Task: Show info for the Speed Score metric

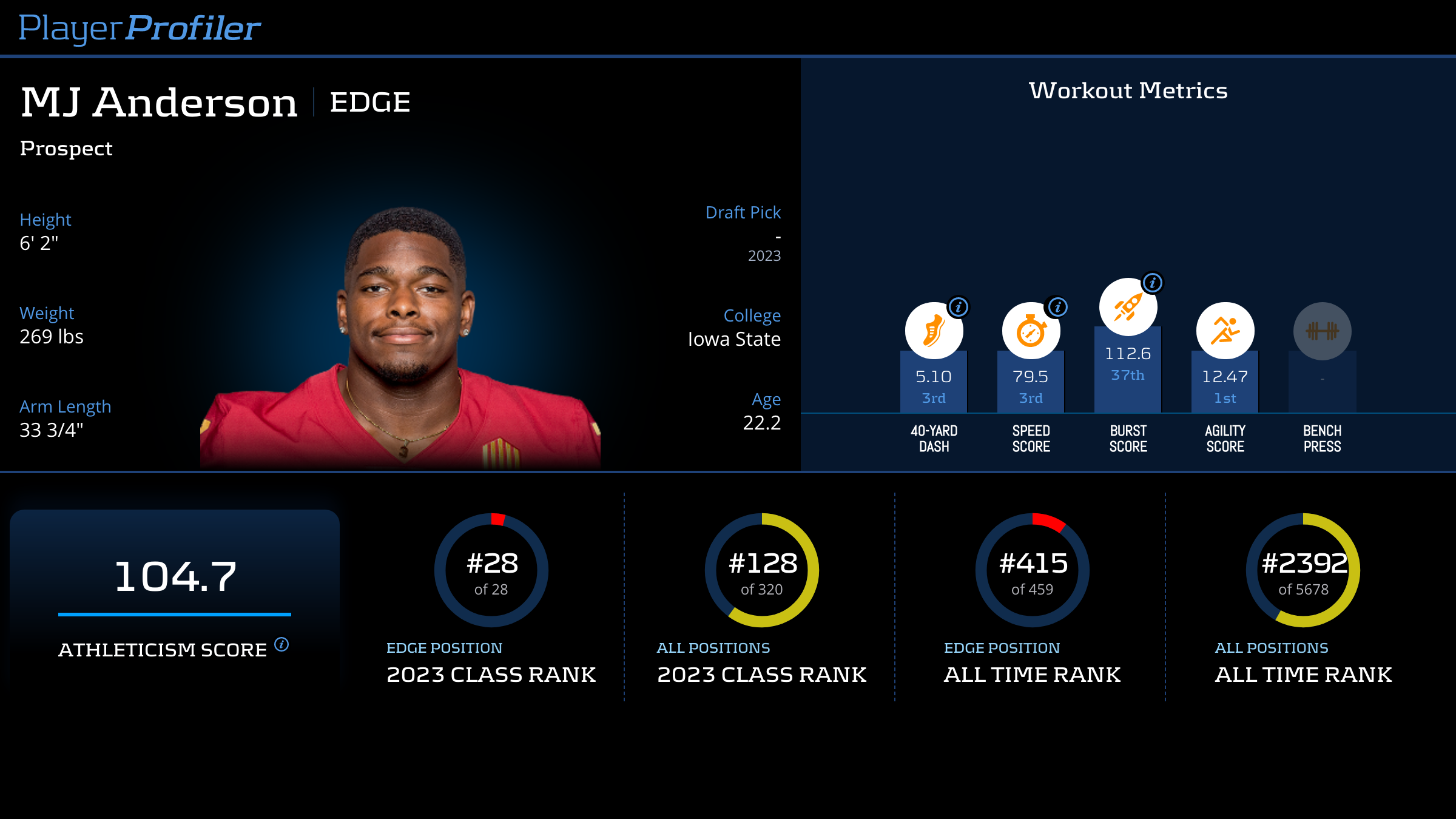Action: pyautogui.click(x=1057, y=307)
